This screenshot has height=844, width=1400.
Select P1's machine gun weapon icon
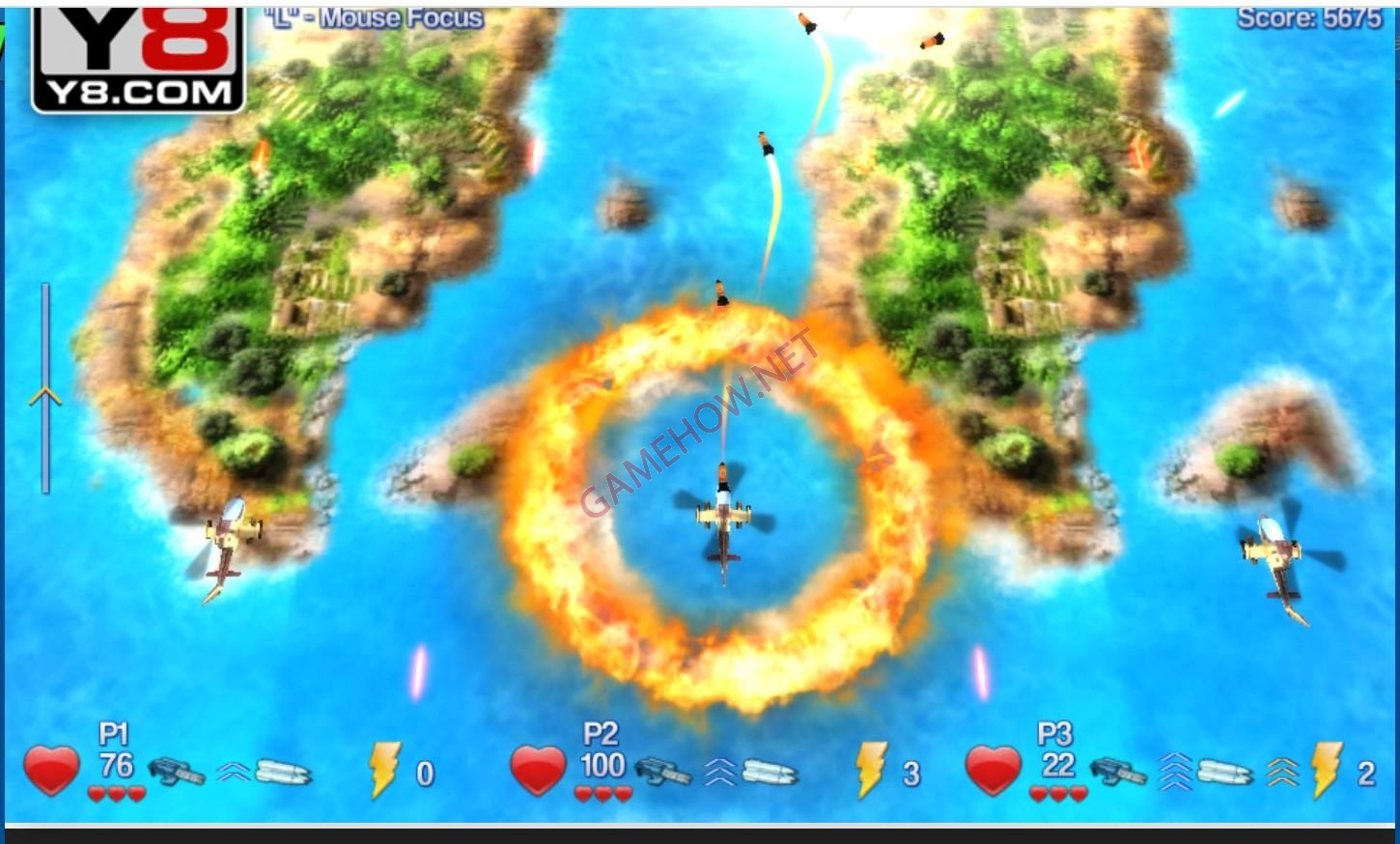pos(176,771)
